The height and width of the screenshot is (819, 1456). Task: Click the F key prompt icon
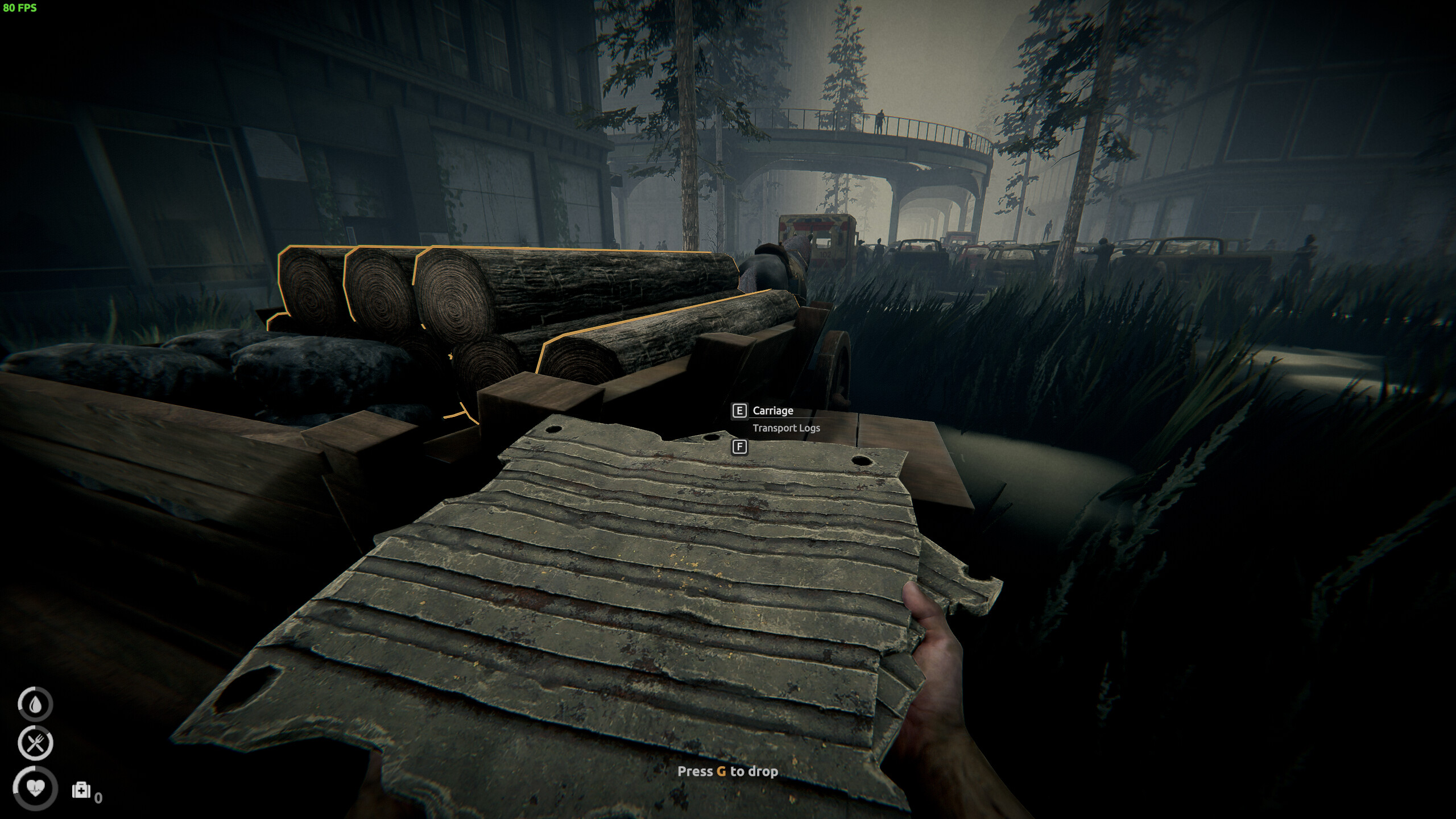coord(740,447)
